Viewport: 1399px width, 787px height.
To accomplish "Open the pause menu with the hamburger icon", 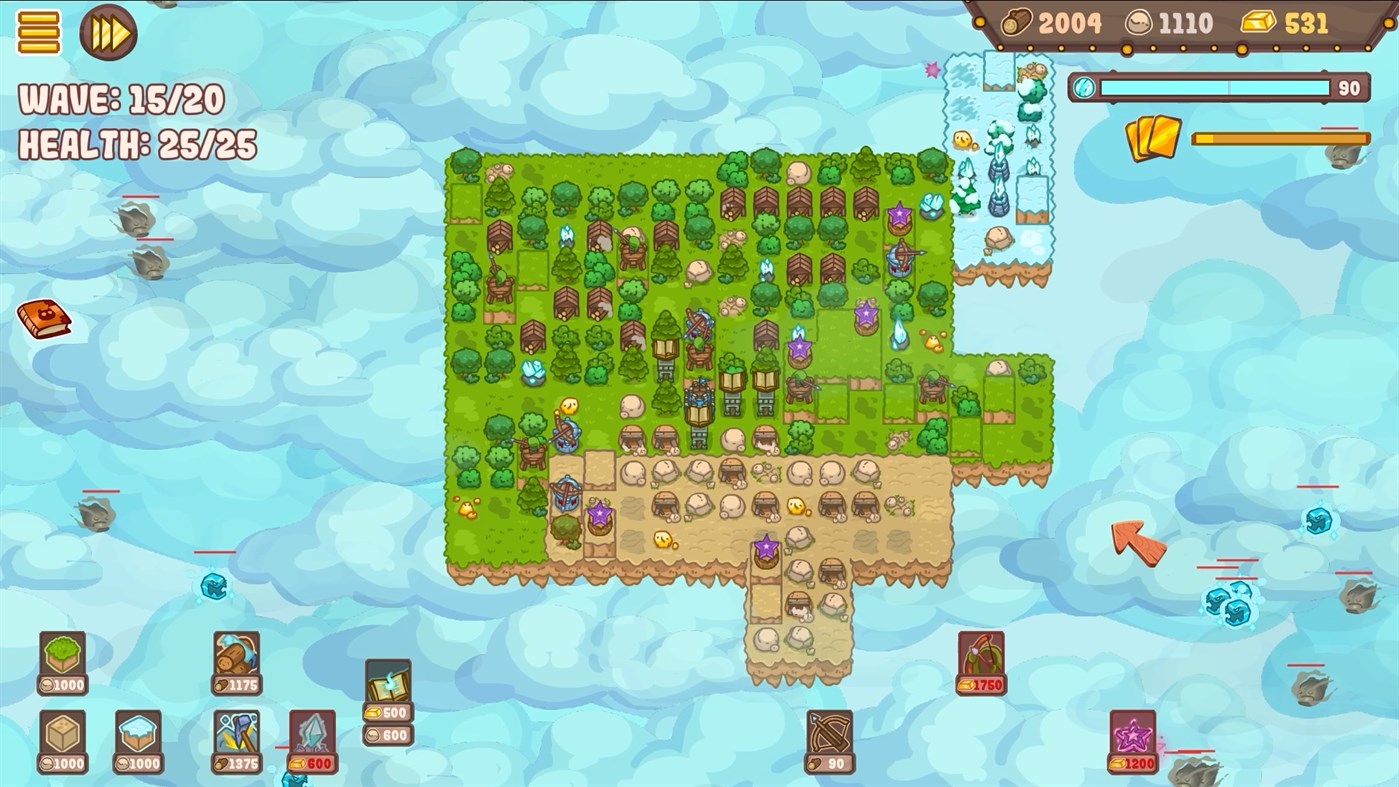I will [37, 33].
